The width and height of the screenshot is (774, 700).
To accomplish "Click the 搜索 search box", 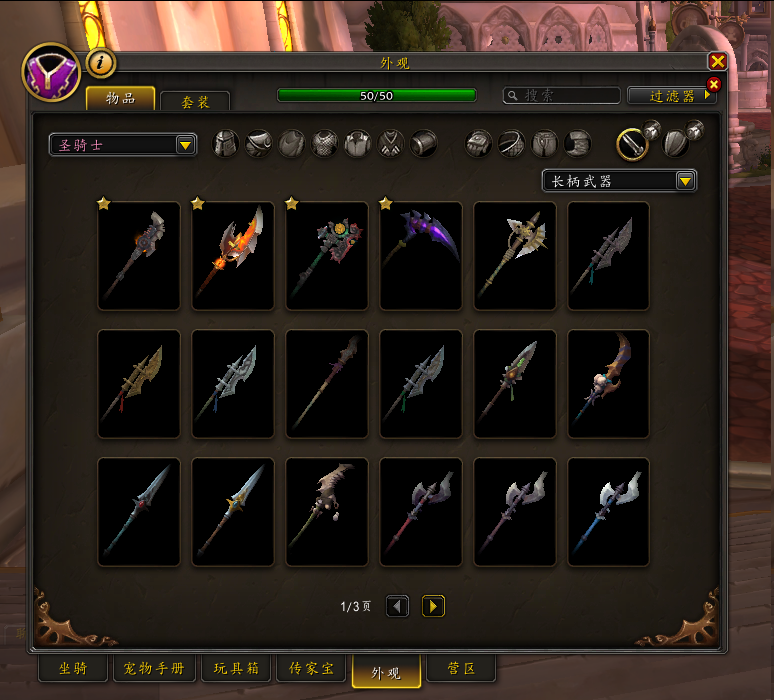I will tap(562, 96).
